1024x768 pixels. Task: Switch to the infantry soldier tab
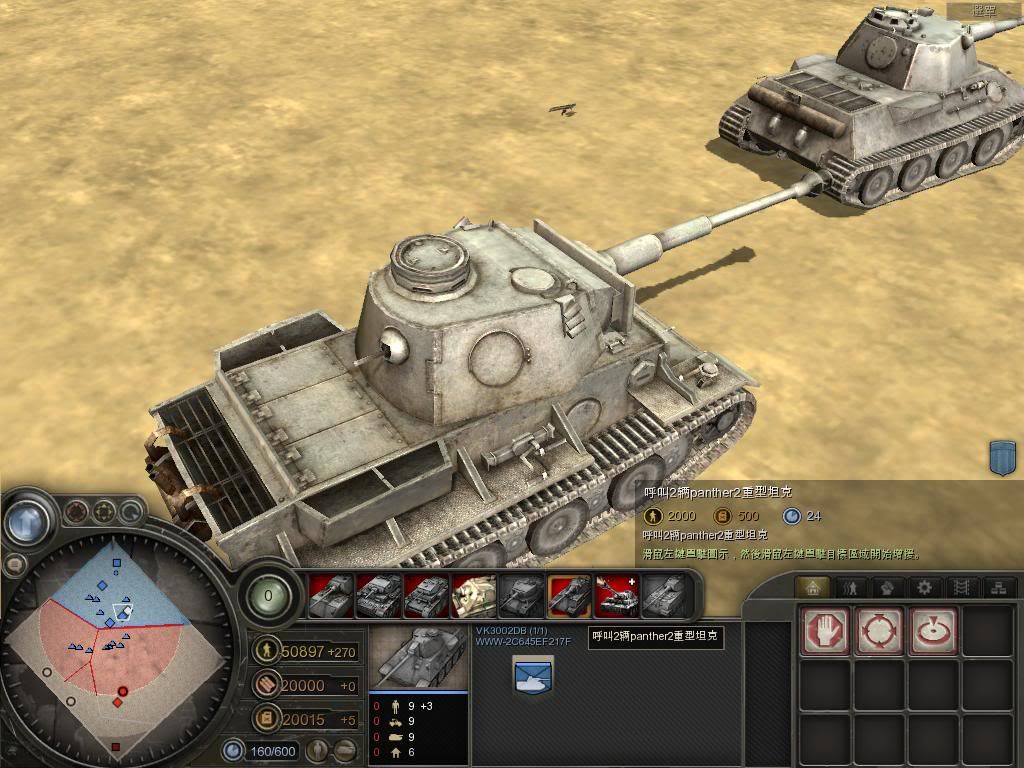coord(851,588)
